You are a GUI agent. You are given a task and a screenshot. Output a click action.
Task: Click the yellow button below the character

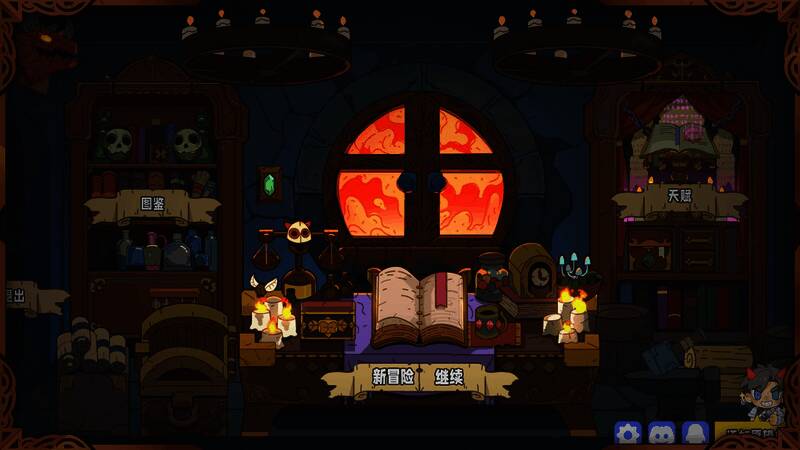click(x=755, y=434)
